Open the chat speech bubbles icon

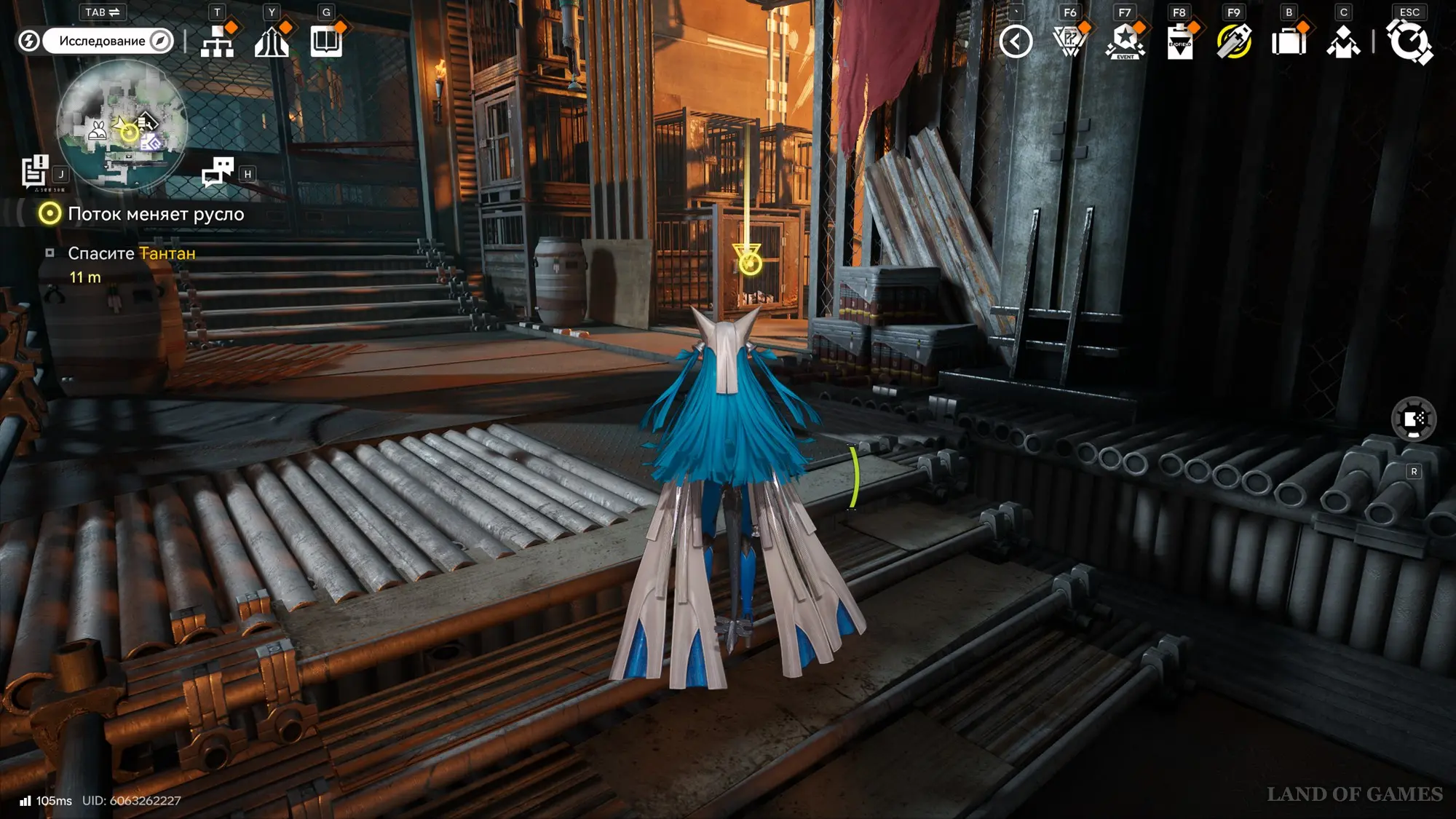[x=218, y=173]
